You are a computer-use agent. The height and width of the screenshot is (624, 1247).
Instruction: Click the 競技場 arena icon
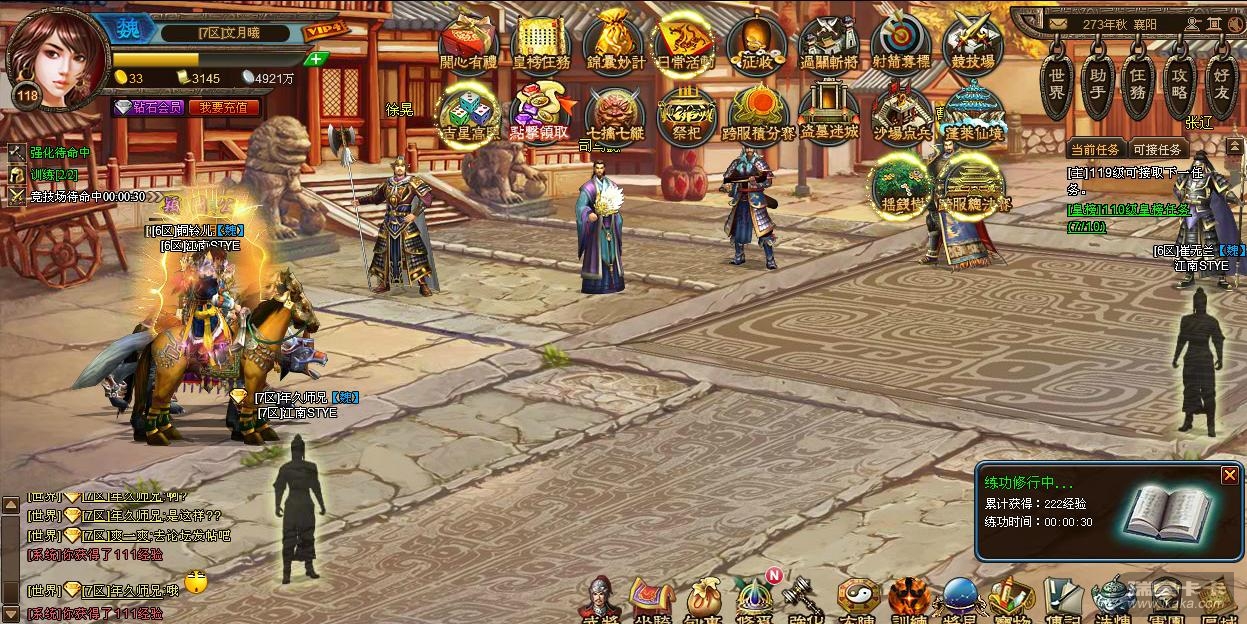(x=972, y=43)
